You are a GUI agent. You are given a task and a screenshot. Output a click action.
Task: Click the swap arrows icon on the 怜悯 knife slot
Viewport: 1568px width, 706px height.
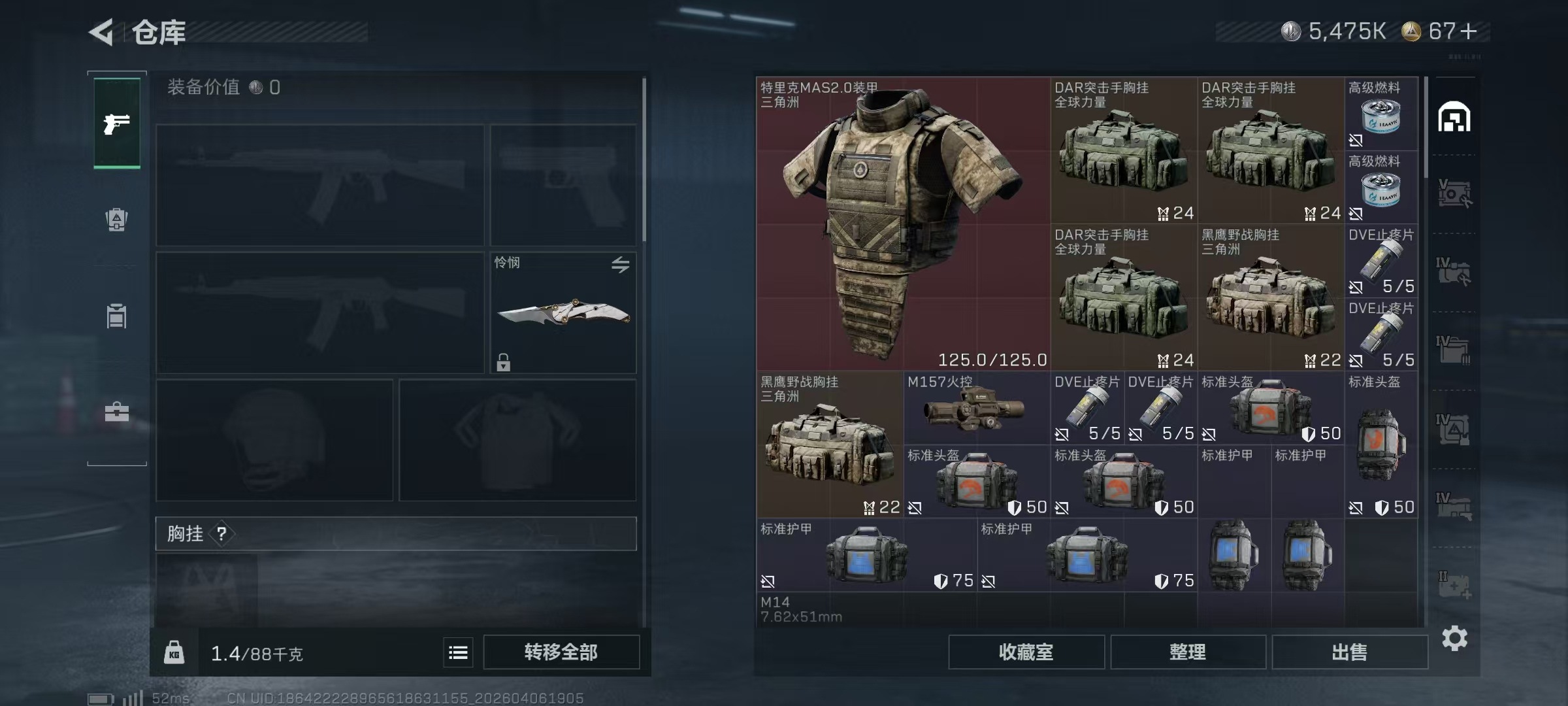[621, 264]
